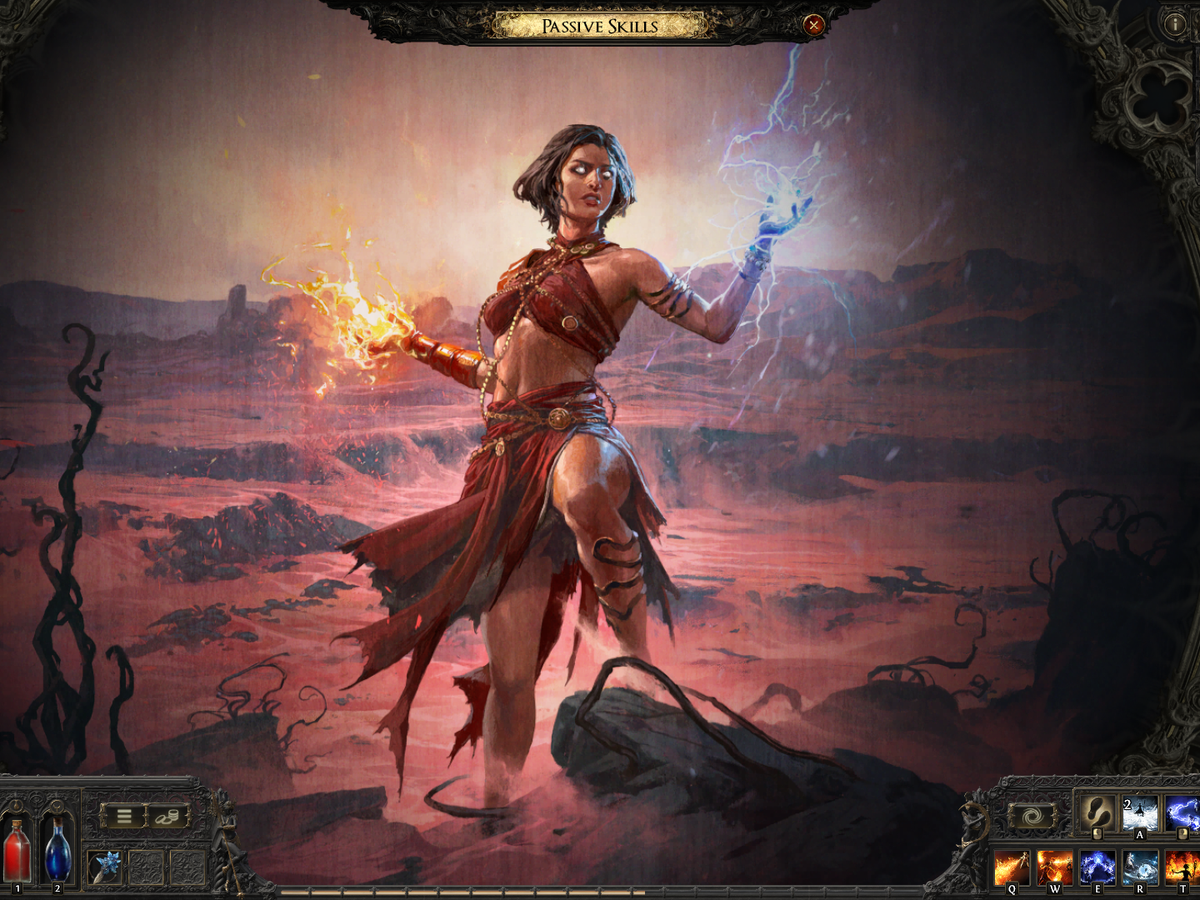Open the info button in the corner
The height and width of the screenshot is (900, 1200).
point(1174,25)
